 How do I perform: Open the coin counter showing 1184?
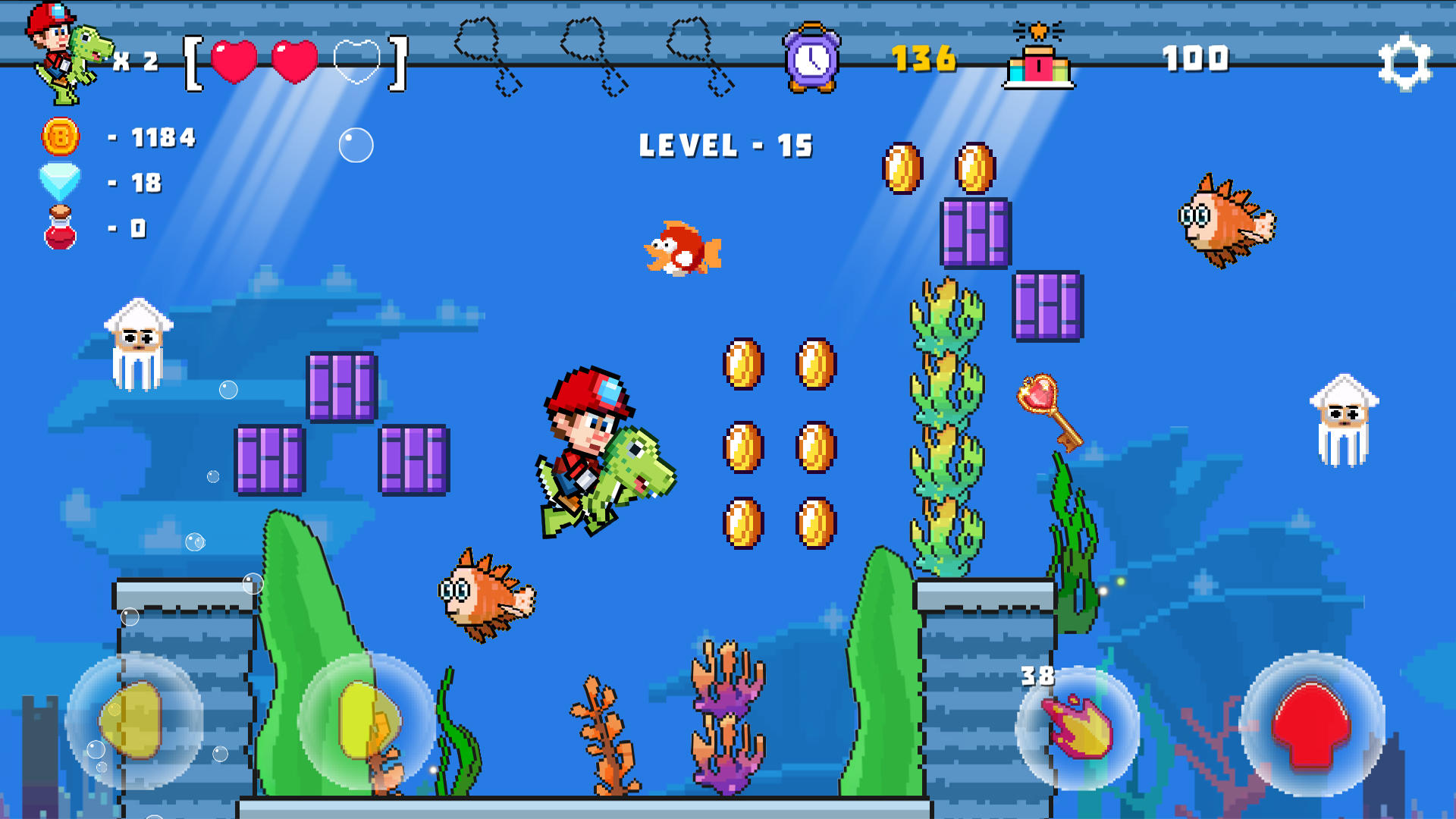[x=61, y=138]
